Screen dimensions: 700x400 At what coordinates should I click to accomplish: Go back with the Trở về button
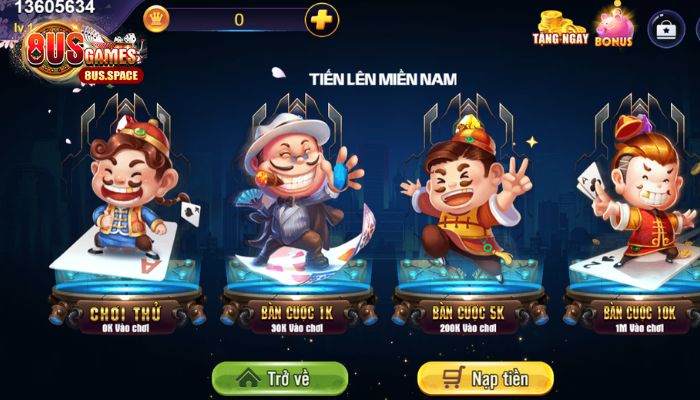click(x=280, y=379)
